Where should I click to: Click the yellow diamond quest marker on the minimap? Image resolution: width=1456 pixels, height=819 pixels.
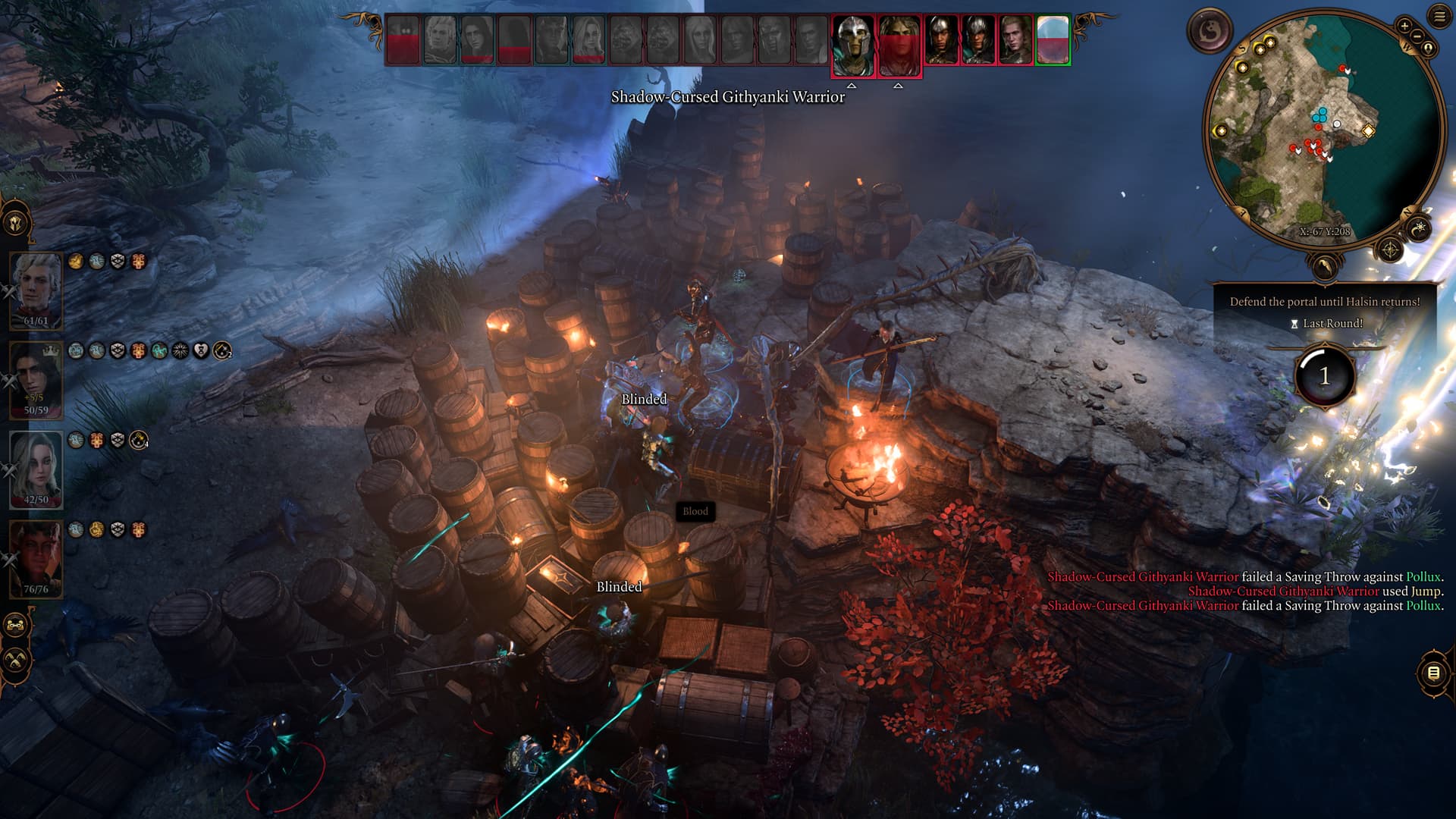tap(1368, 130)
